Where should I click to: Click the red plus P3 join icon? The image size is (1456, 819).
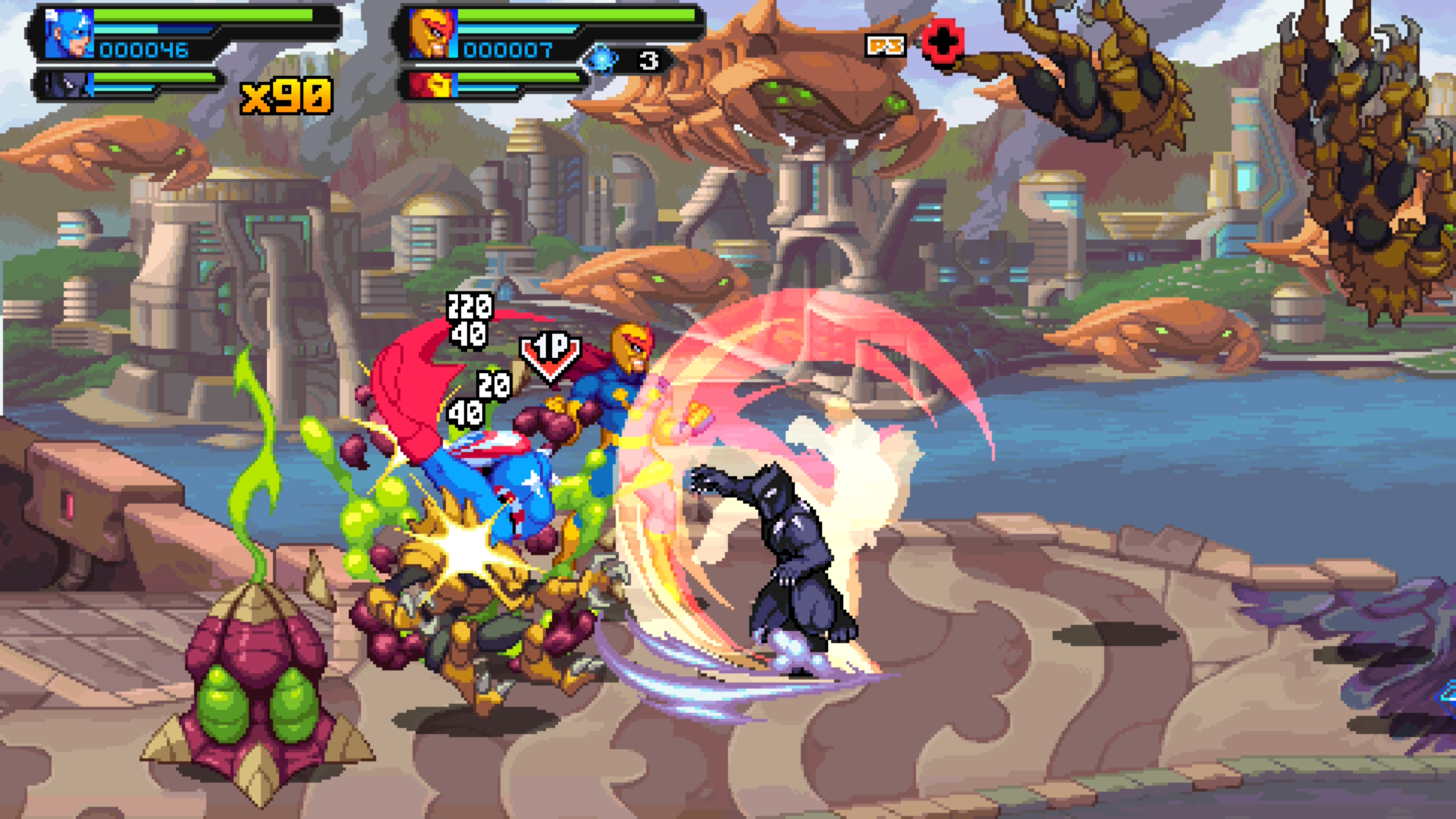coord(943,42)
